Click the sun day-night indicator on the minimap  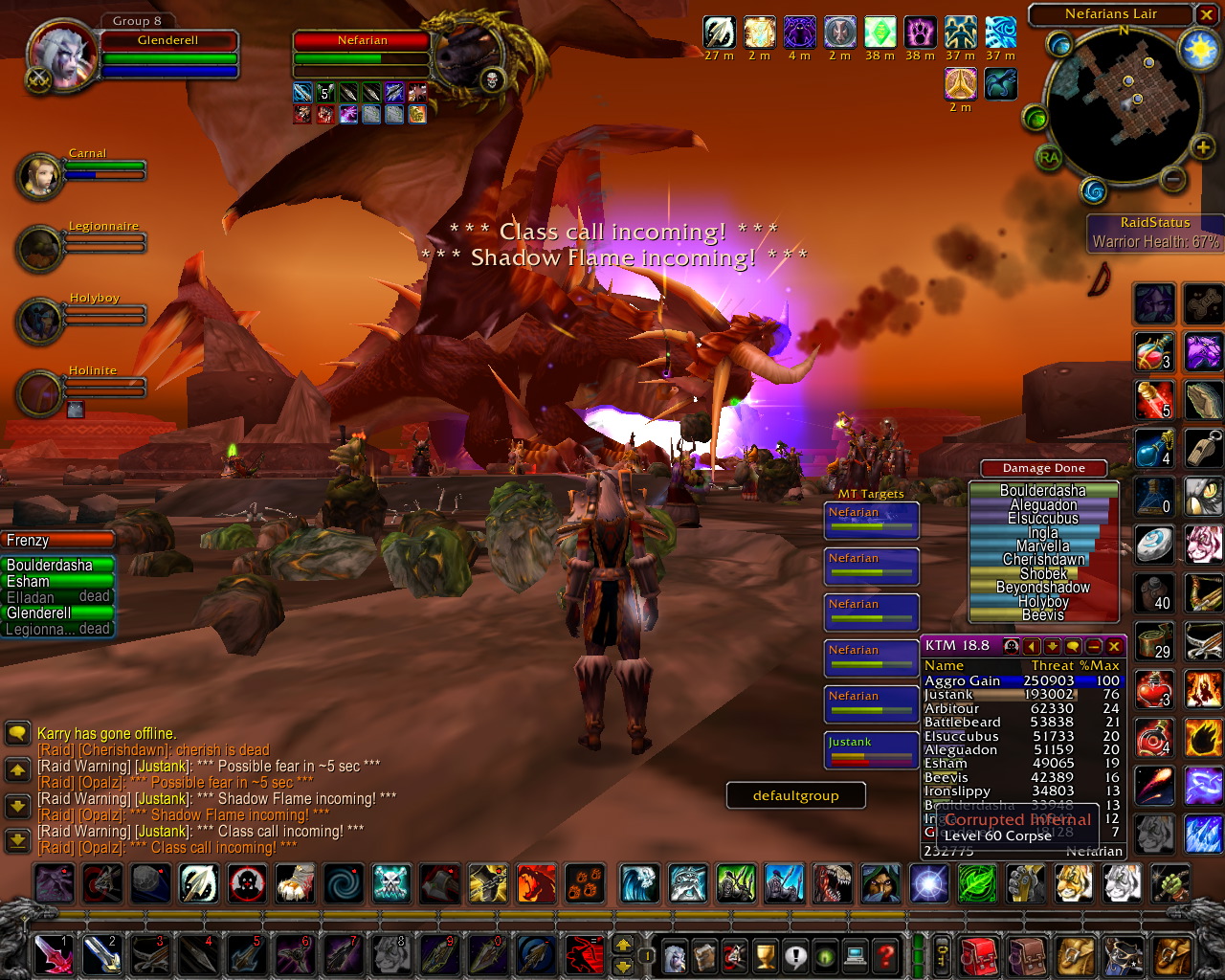(1198, 50)
